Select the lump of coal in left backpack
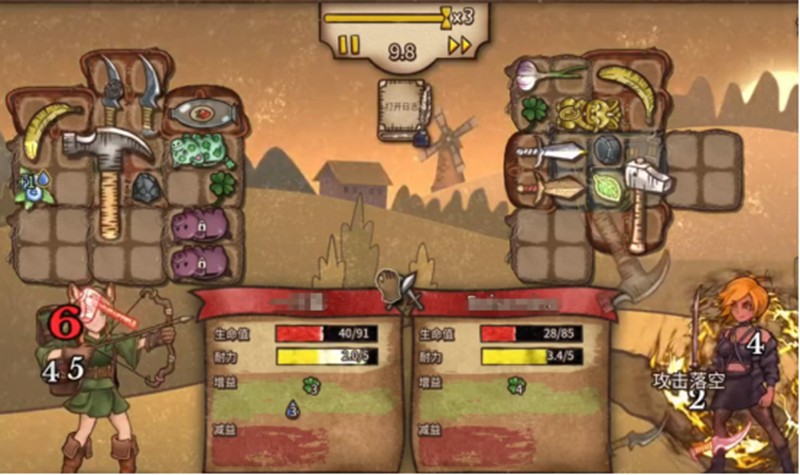Viewport: 800px width, 475px height. 148,187
